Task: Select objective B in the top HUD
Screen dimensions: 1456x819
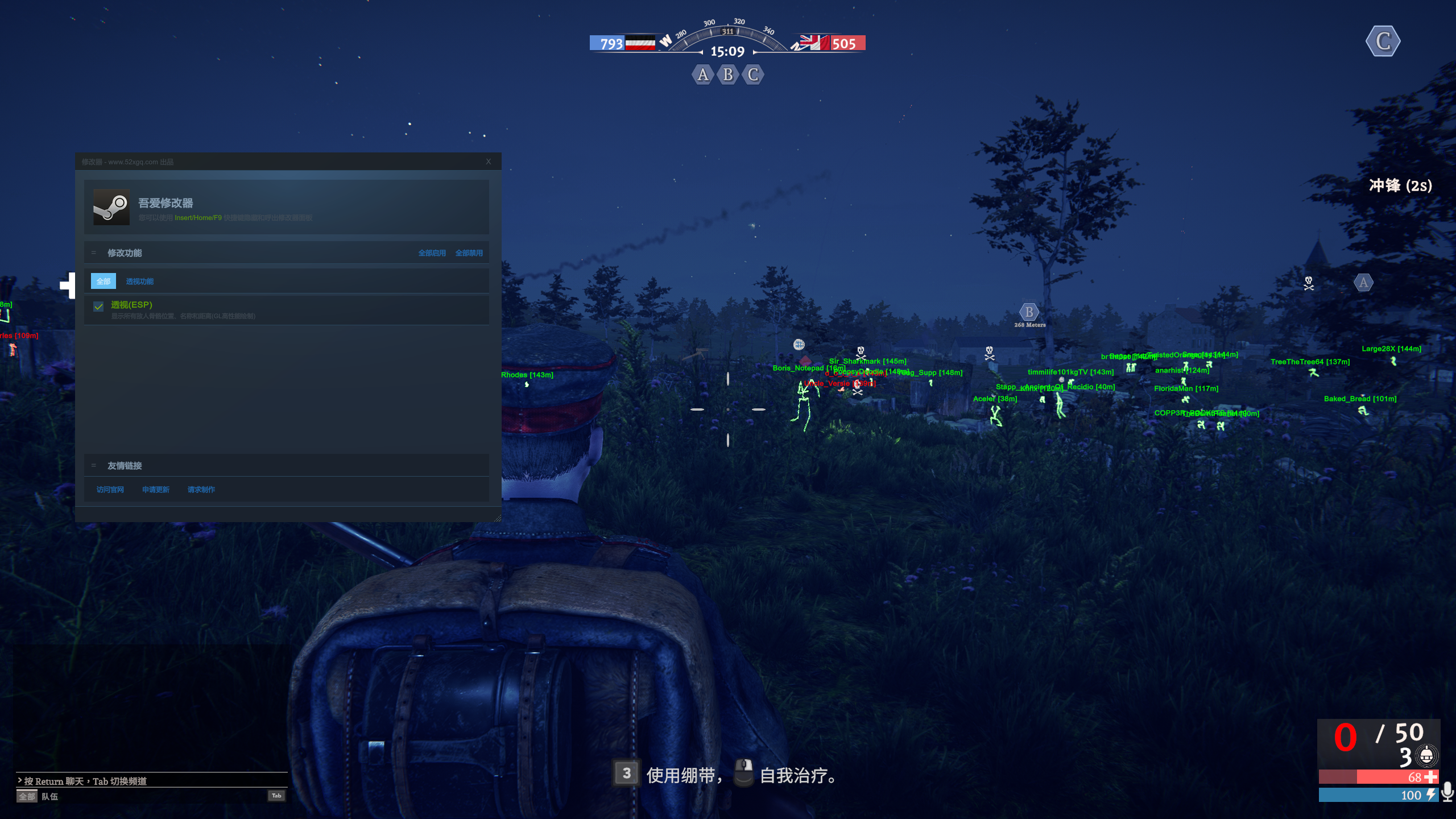Action: click(728, 75)
